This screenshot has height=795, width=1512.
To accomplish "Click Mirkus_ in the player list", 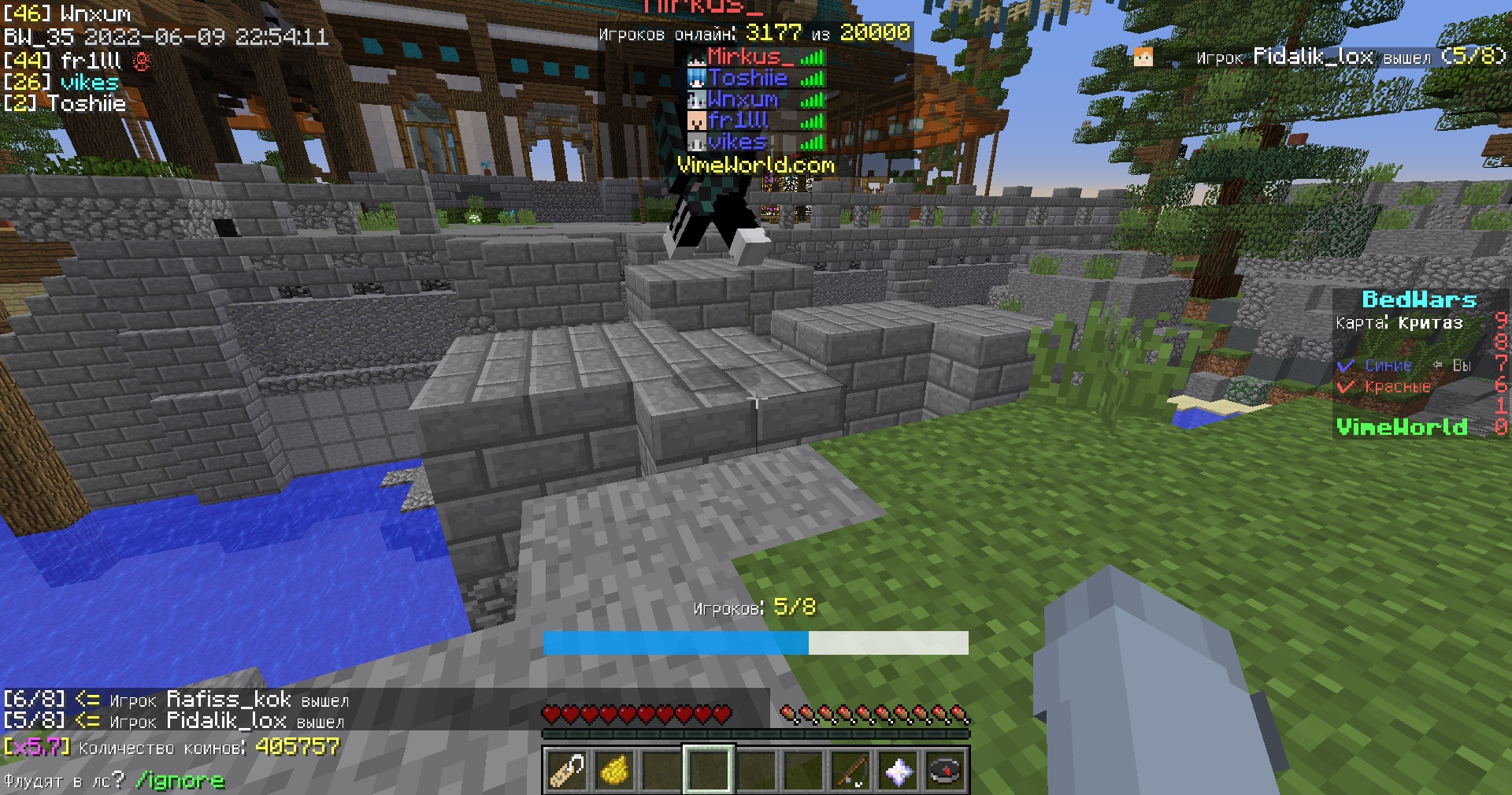I will pyautogui.click(x=744, y=57).
